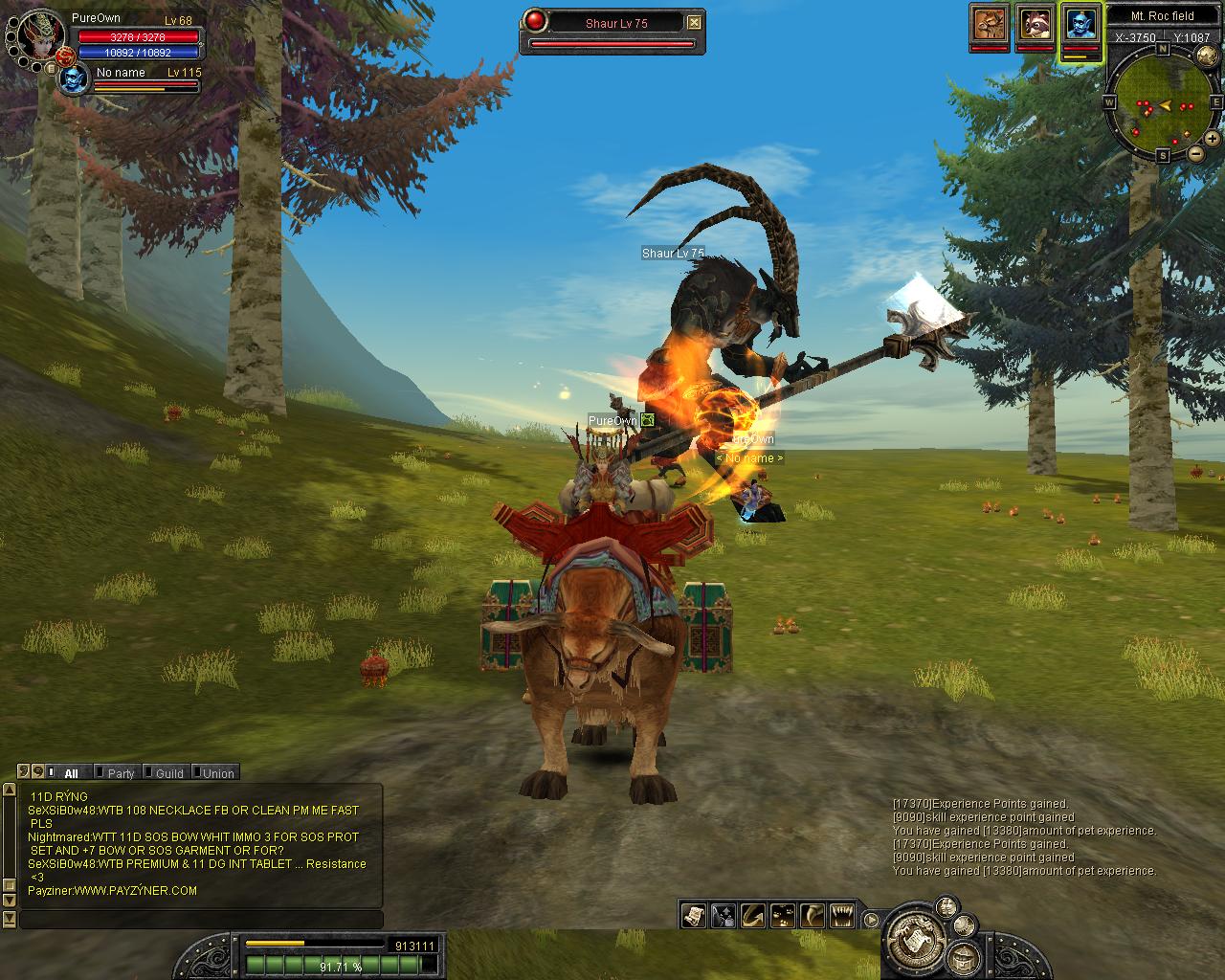Screen dimensions: 1225x980
Task: Use the scroll icon in pet bar
Action: 694,916
